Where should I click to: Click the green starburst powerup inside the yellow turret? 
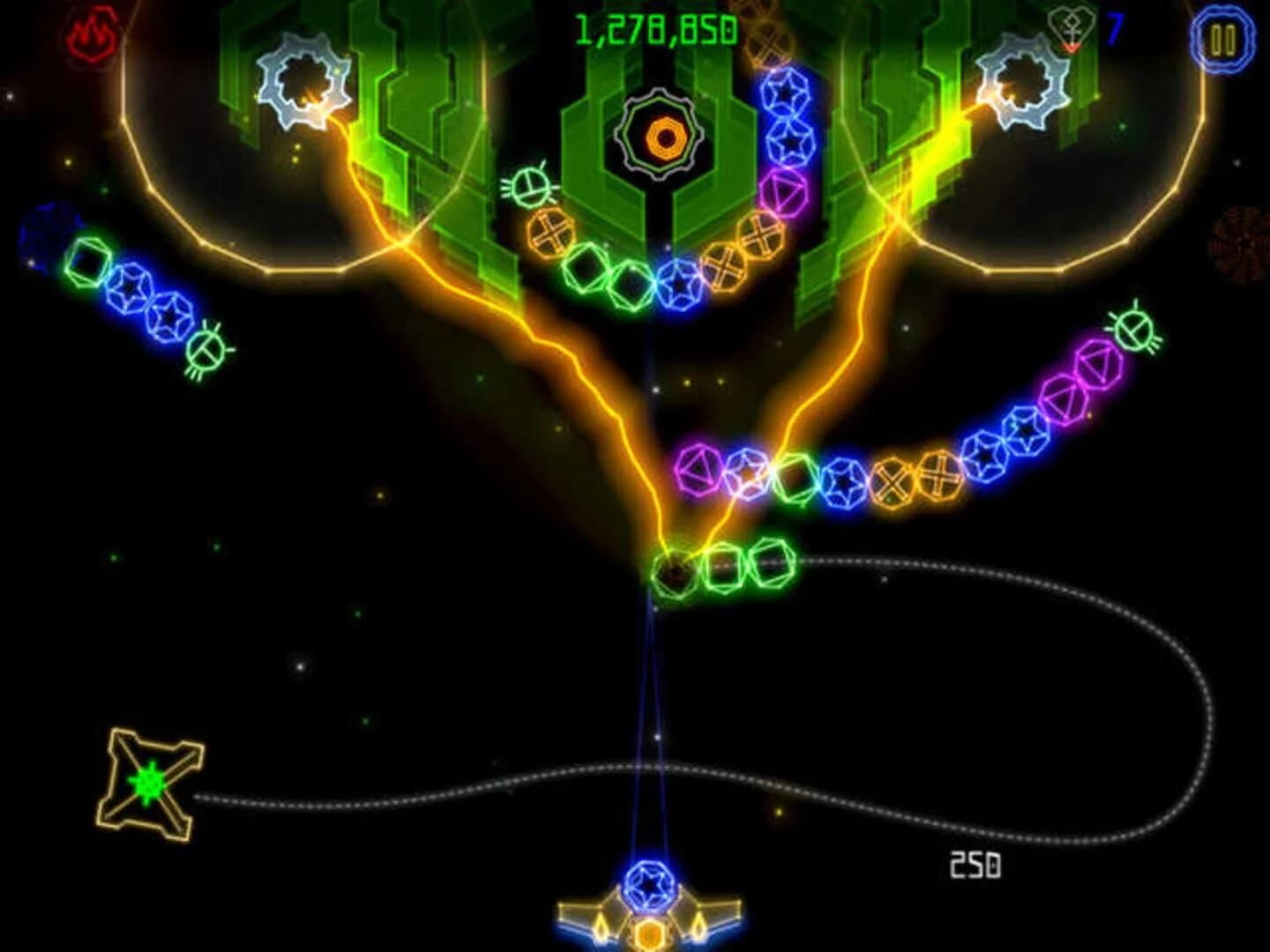(x=148, y=779)
